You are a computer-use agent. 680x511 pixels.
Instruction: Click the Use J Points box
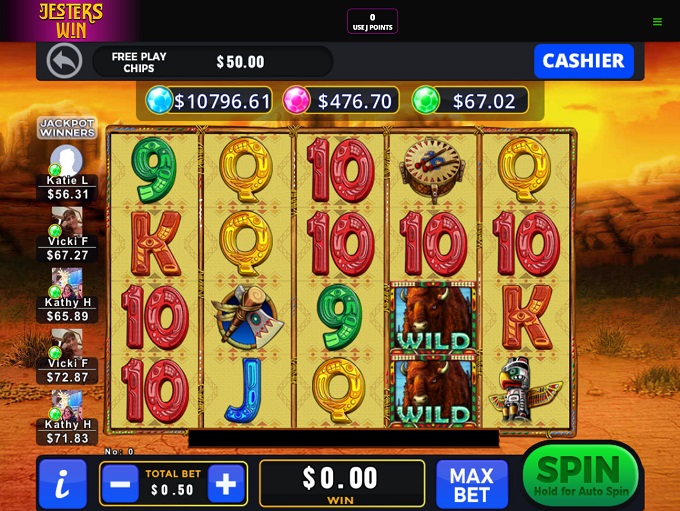tap(372, 21)
